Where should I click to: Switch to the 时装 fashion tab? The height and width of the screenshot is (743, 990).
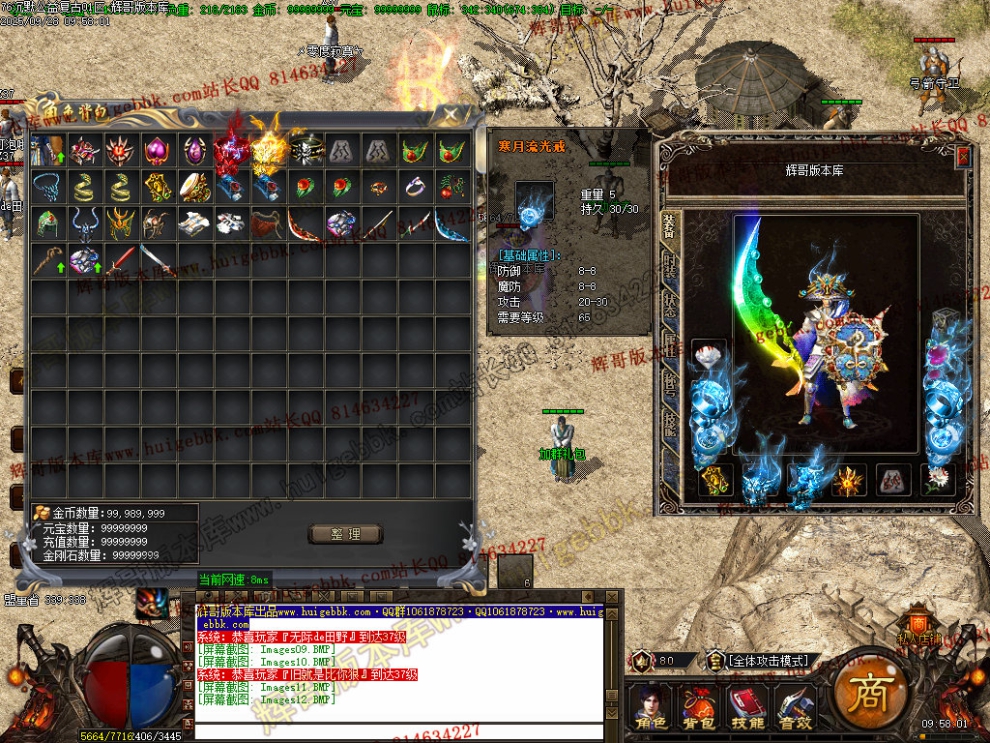[x=668, y=266]
